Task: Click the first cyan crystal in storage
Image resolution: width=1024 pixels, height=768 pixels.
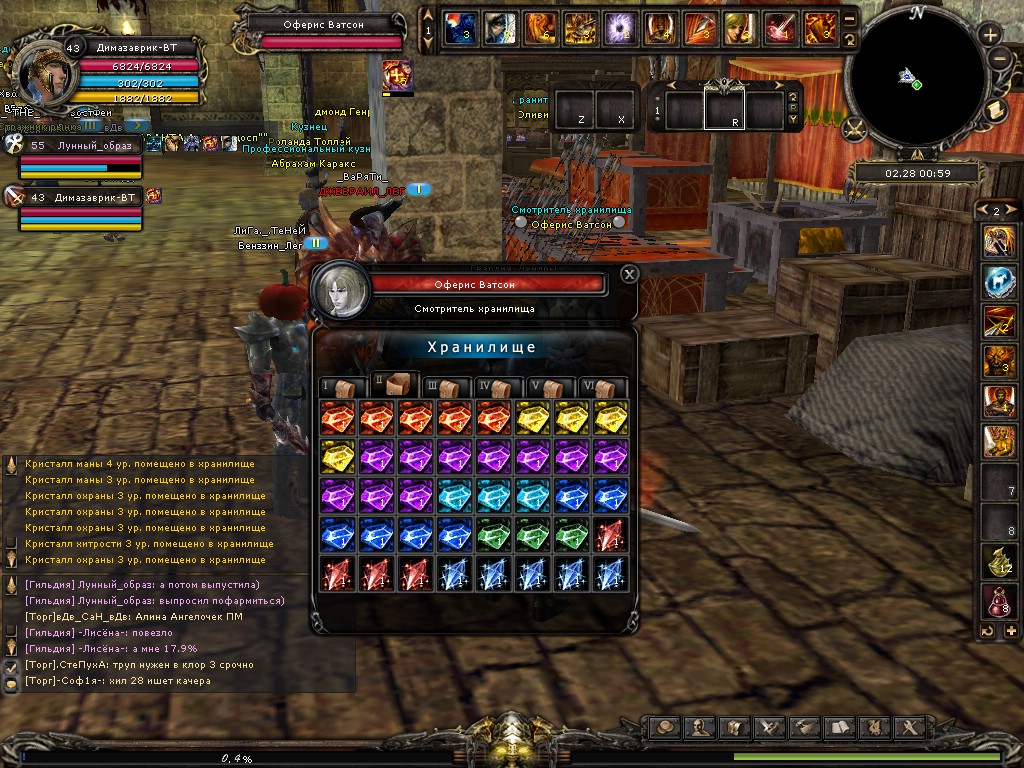Action: (454, 496)
